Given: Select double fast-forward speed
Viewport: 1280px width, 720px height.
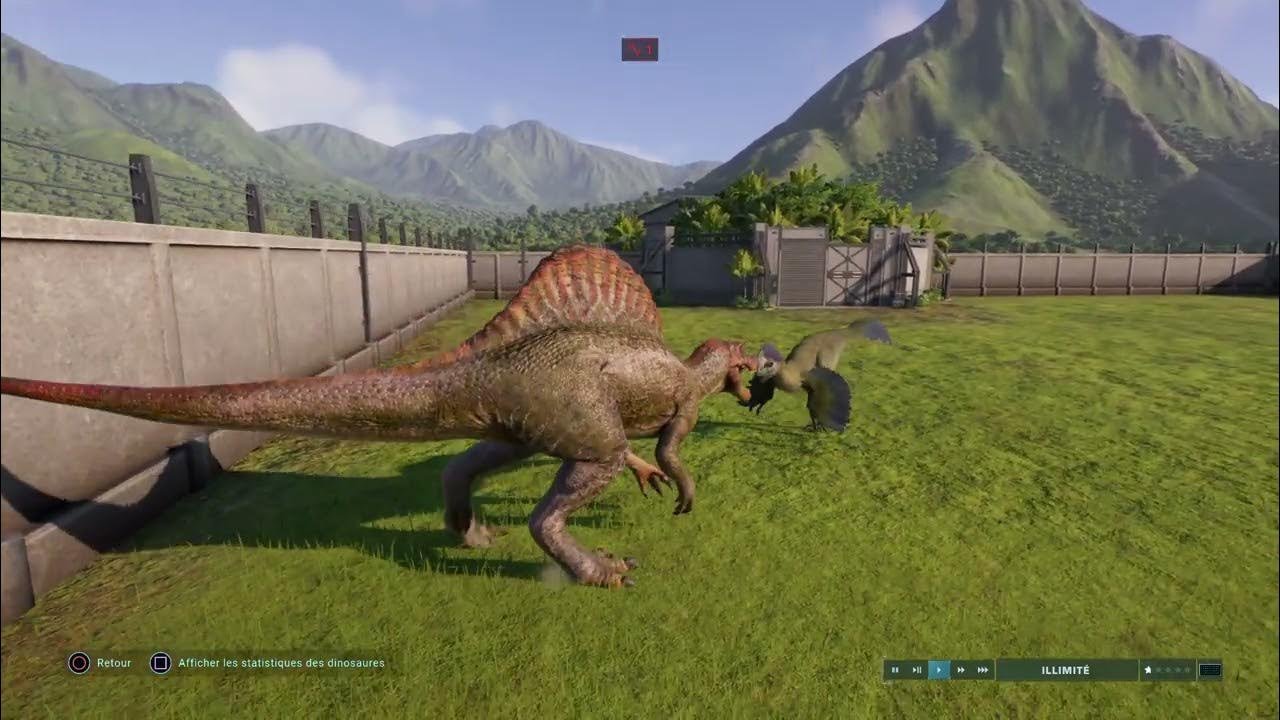Looking at the screenshot, I should coord(961,670).
